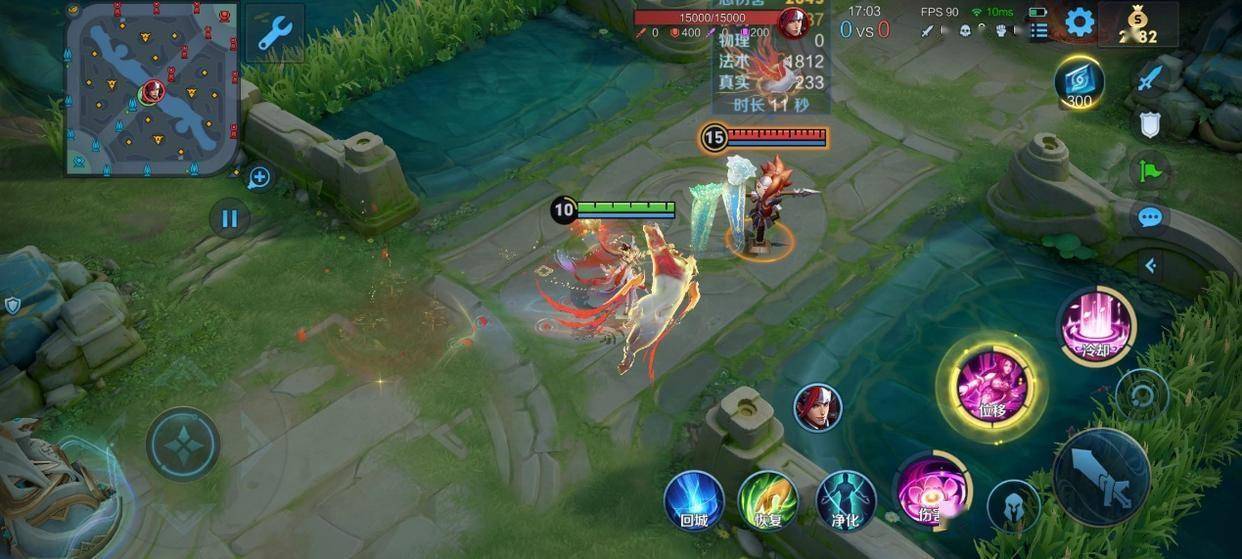Send the green flag gather signal

tap(1150, 170)
